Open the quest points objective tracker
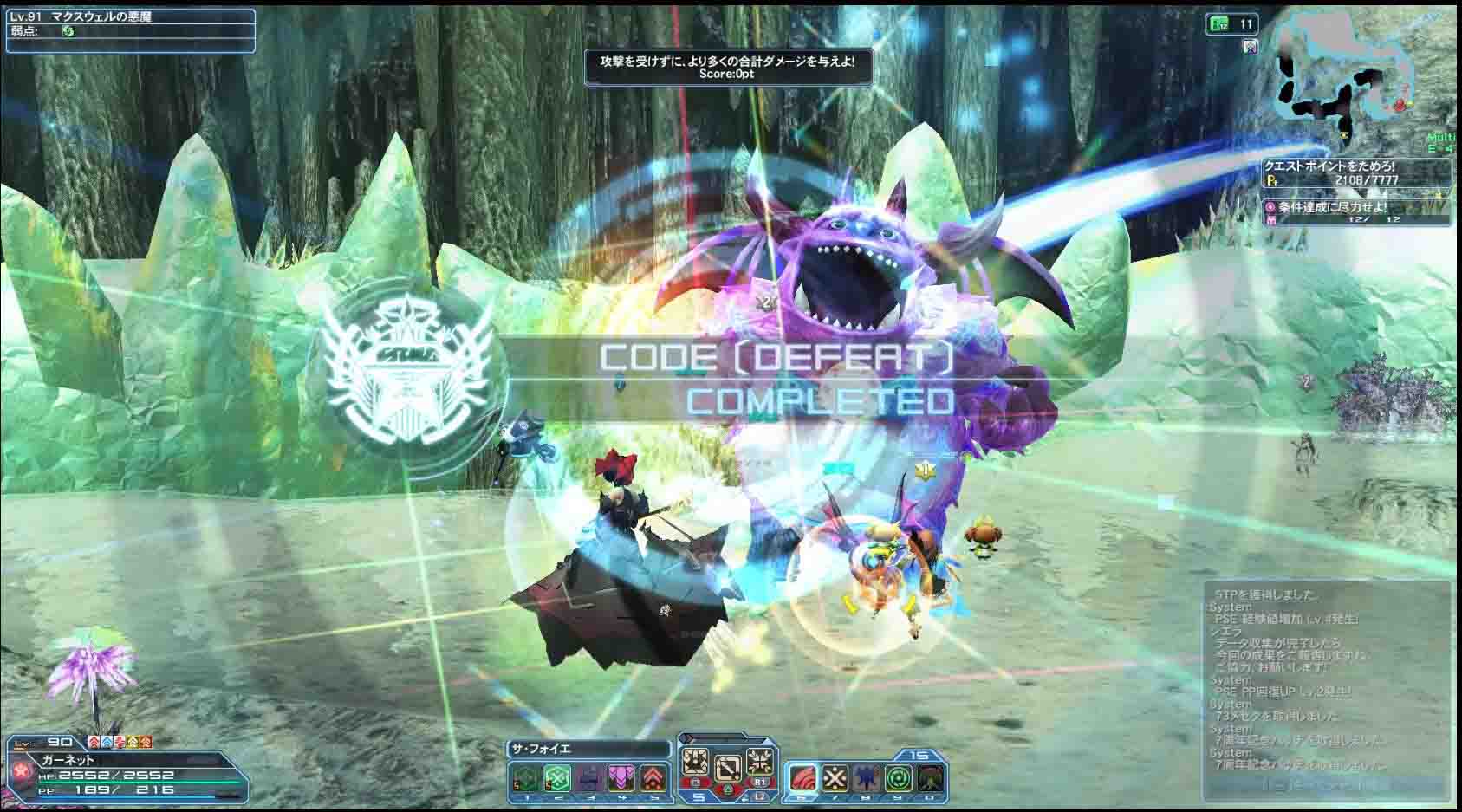This screenshot has width=1462, height=812. [1356, 173]
